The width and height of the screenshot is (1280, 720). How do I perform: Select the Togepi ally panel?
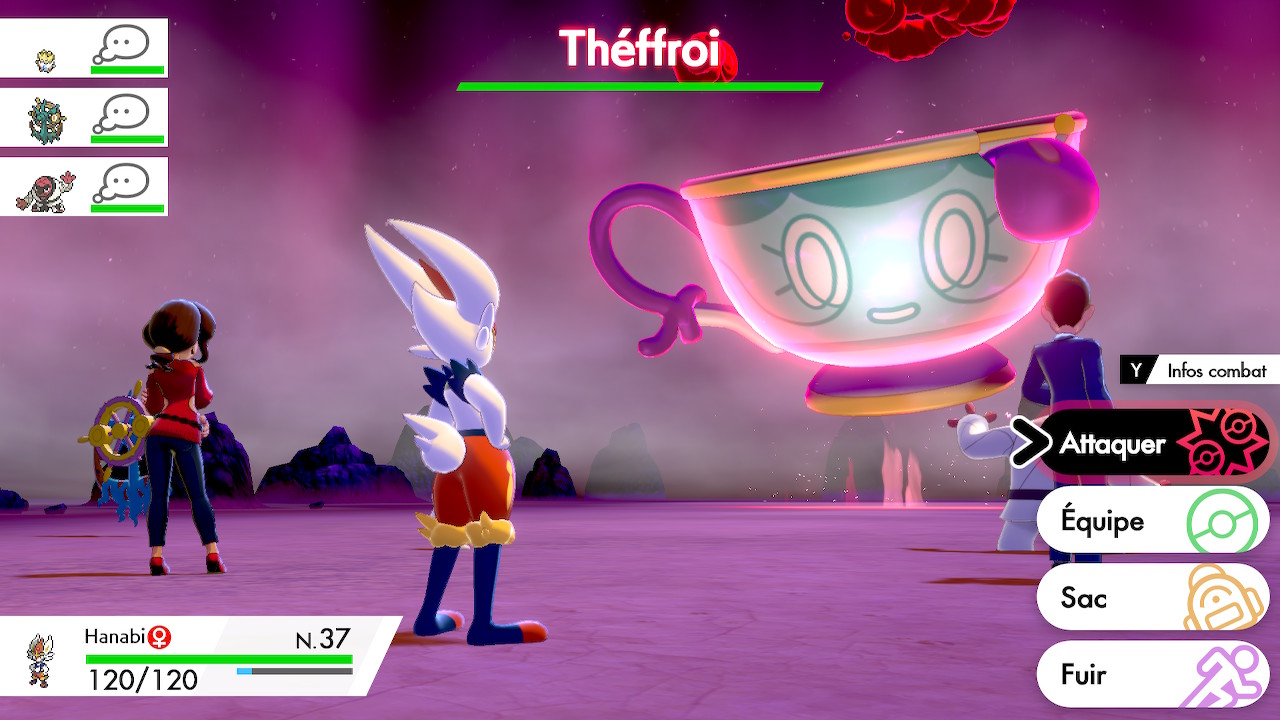(x=84, y=48)
